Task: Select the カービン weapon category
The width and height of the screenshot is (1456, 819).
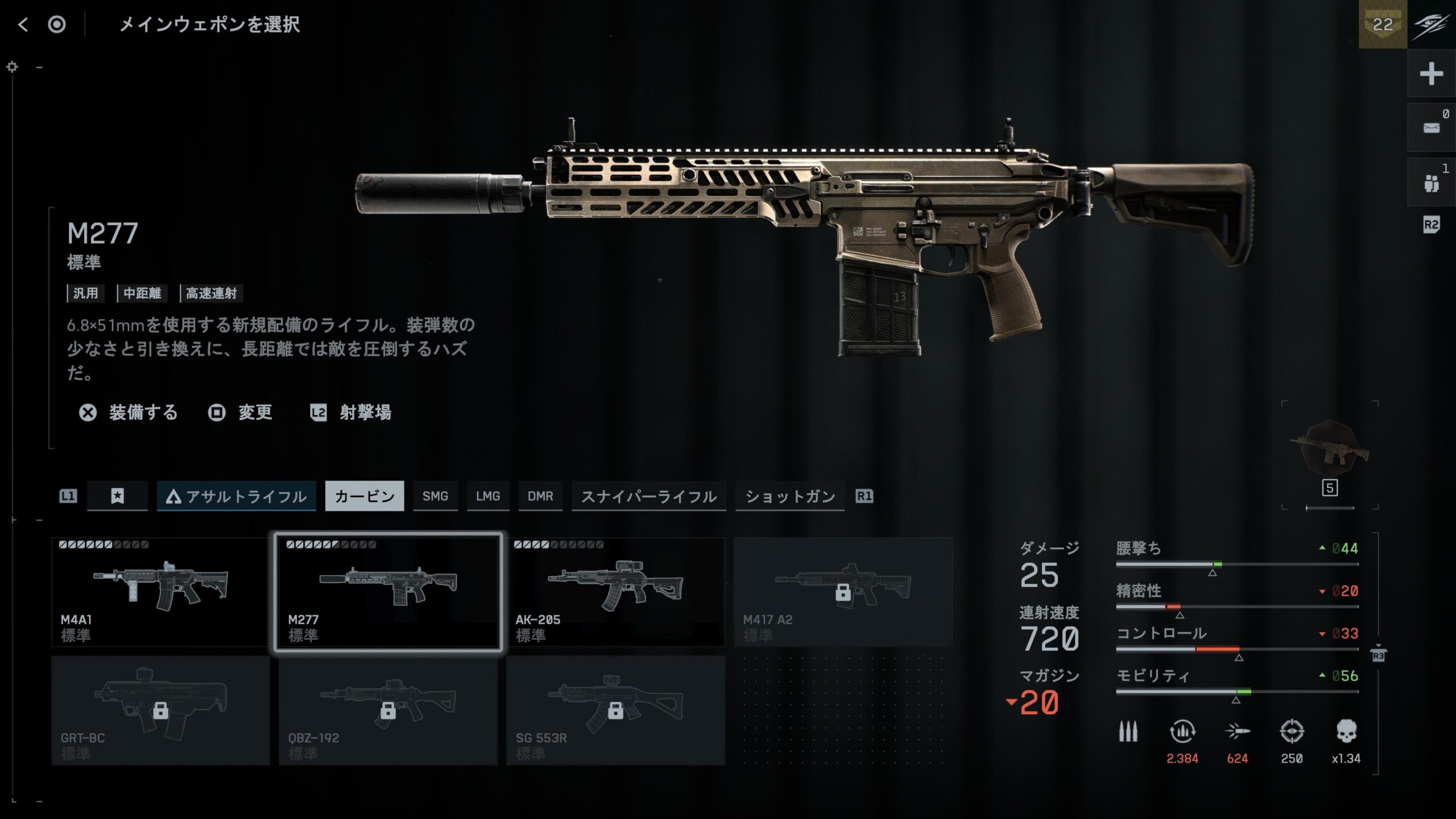Action: (x=365, y=497)
